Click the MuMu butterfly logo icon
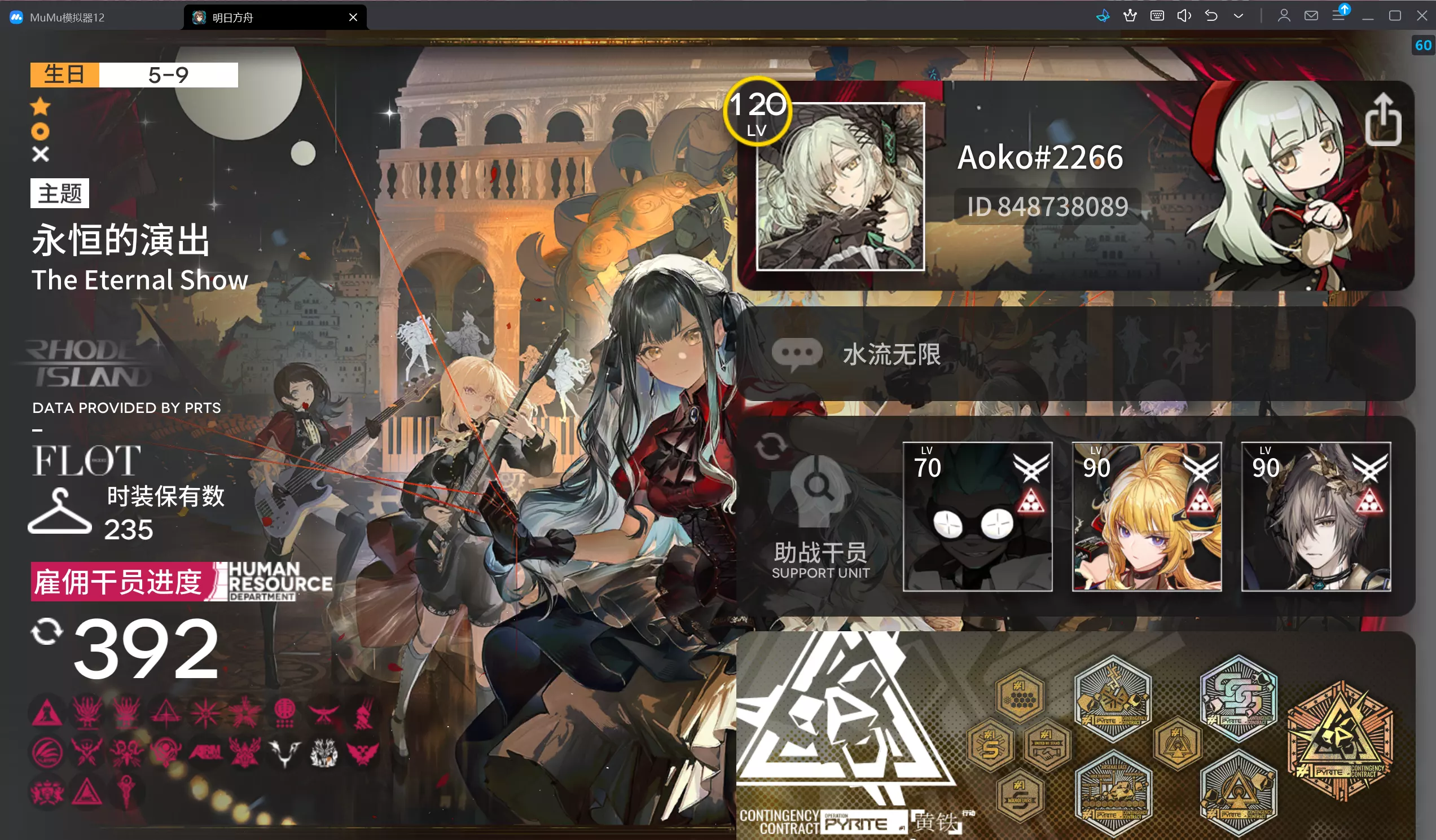 point(1103,15)
